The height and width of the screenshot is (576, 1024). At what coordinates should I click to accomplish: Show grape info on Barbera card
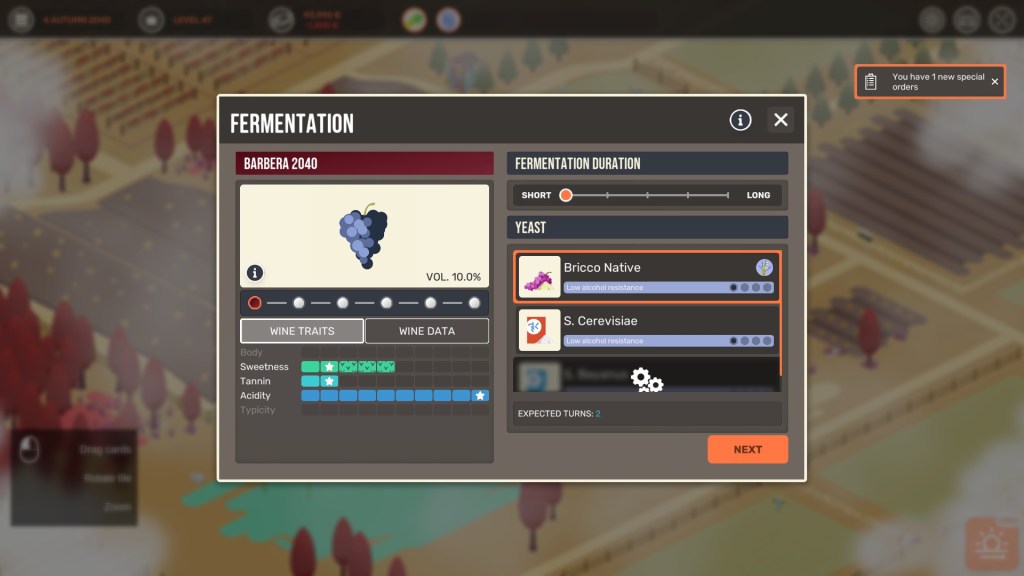[x=255, y=272]
